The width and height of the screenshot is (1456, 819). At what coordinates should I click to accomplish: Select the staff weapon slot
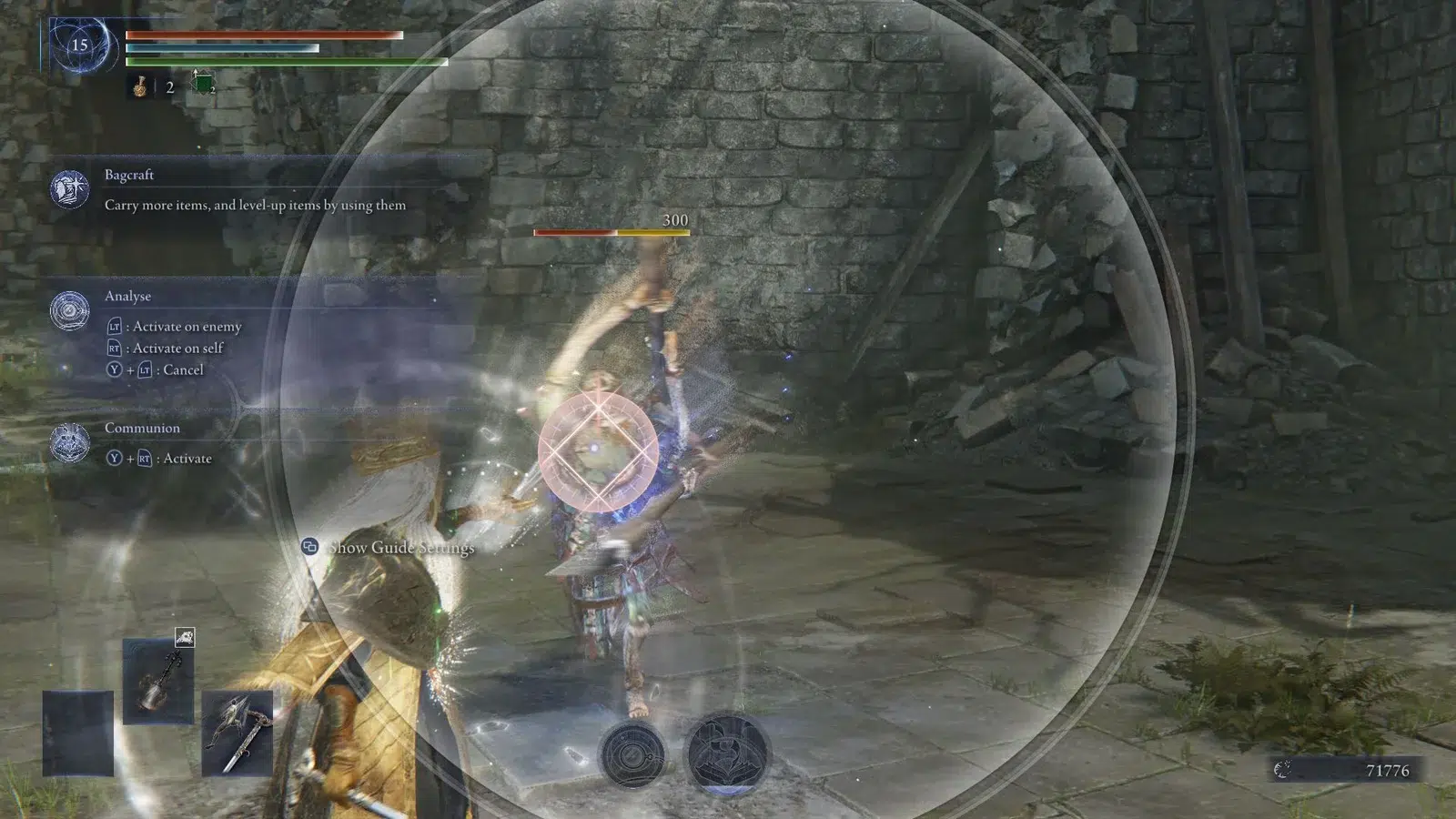tap(158, 681)
